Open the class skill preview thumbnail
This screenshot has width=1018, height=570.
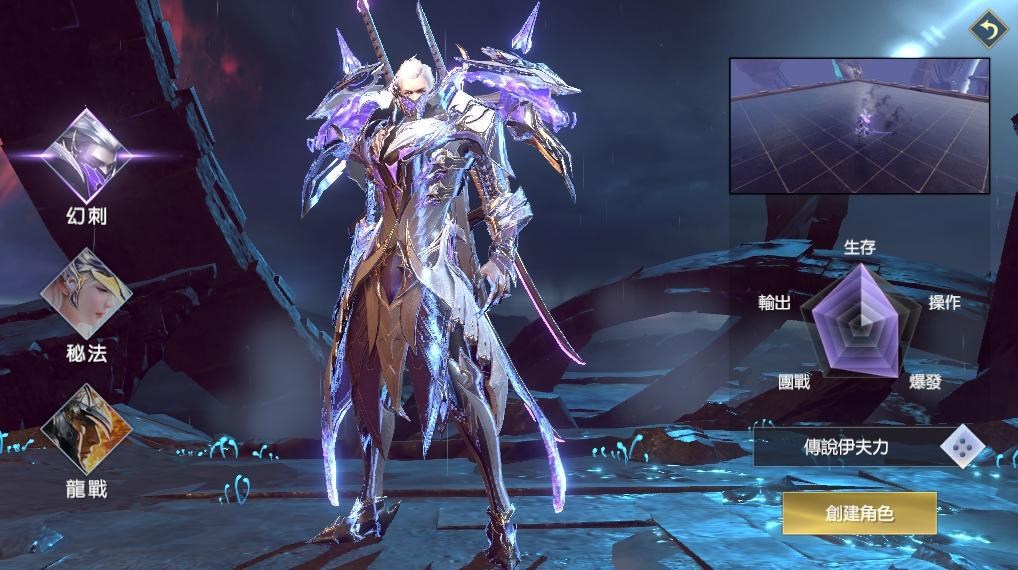(x=859, y=125)
